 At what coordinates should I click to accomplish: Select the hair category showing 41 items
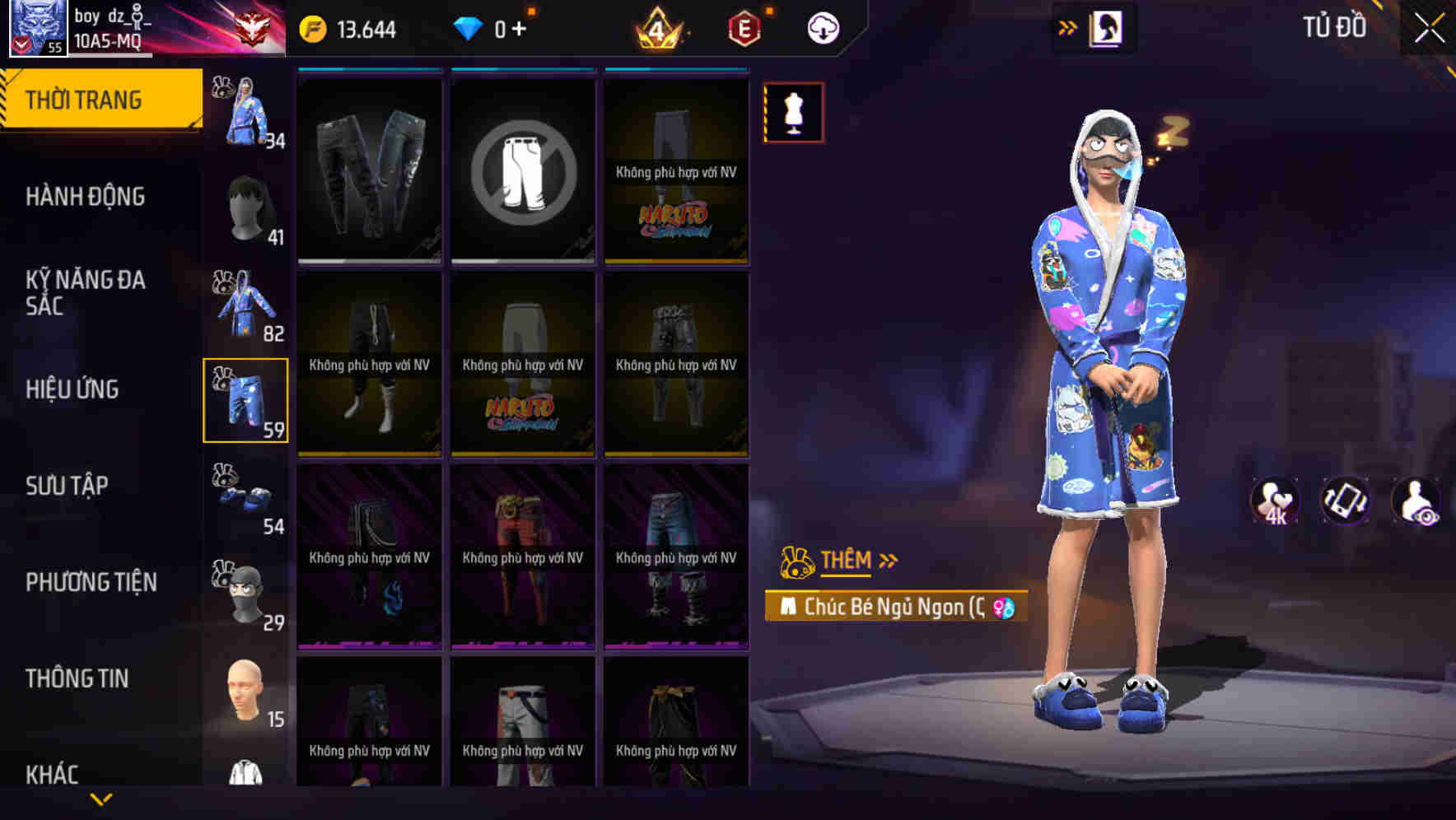[245, 204]
